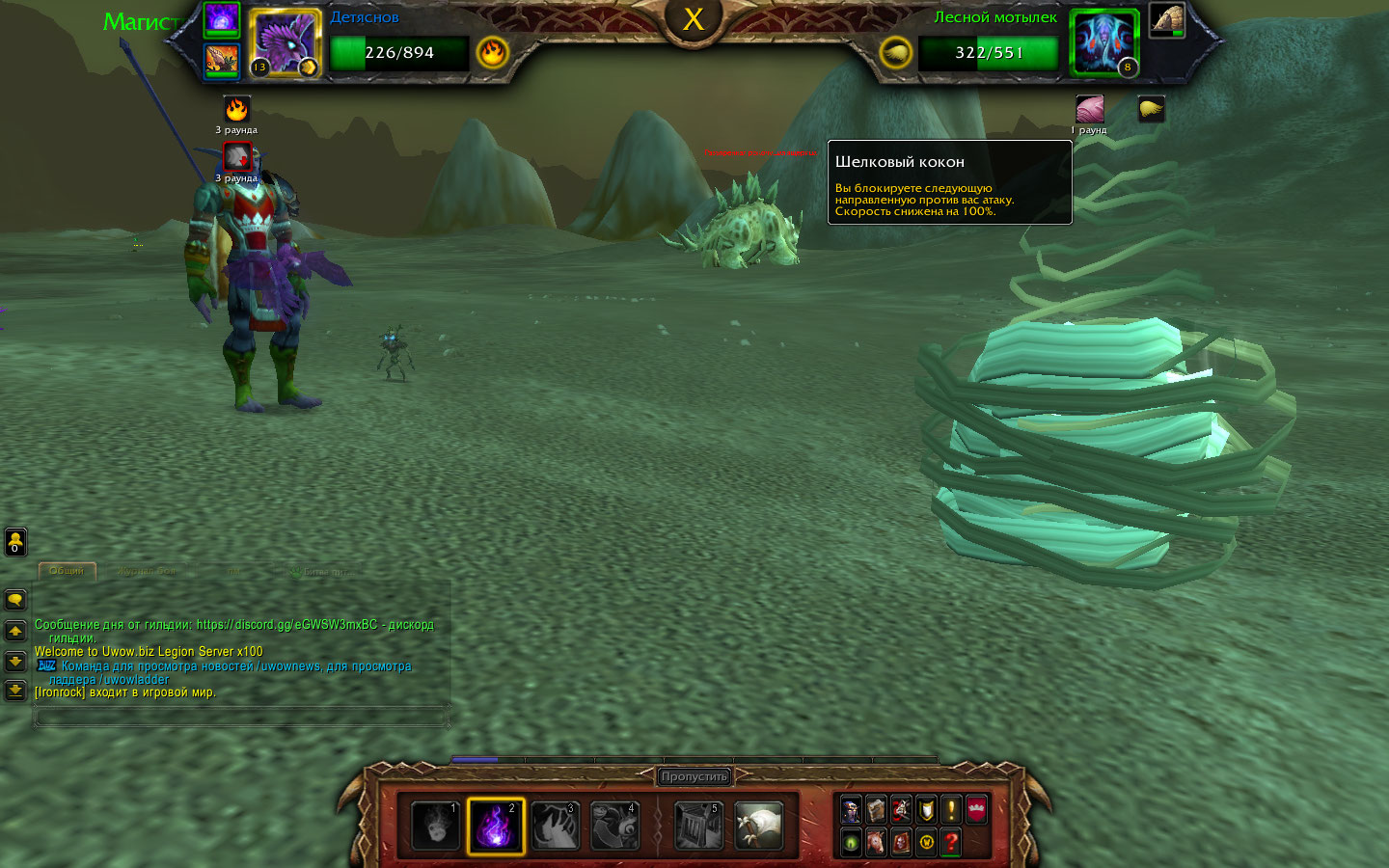Viewport: 1389px width, 868px height.
Task: Open the red question mark help icon
Action: pyautogui.click(x=951, y=842)
